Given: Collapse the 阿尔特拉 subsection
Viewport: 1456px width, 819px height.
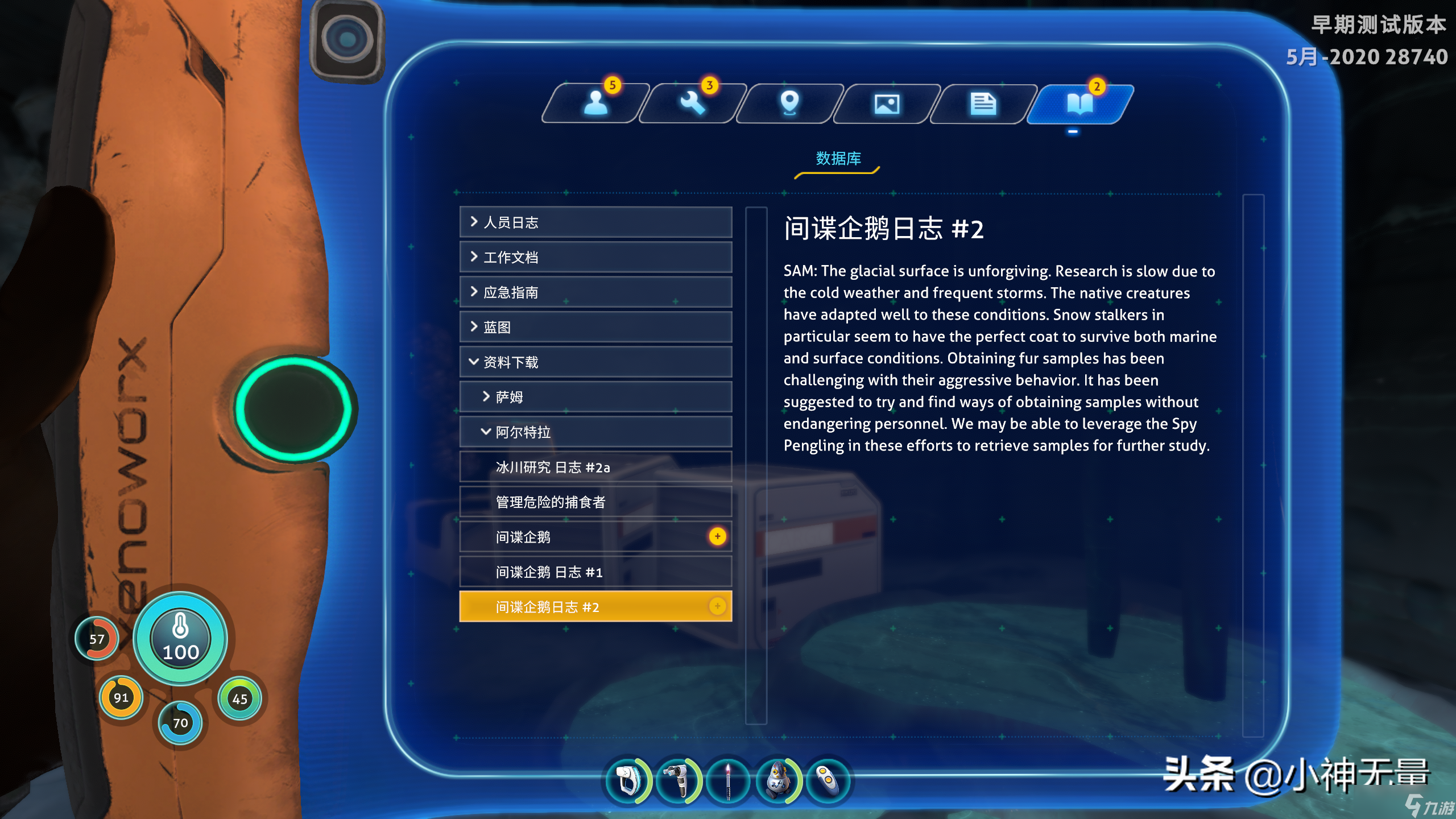Looking at the screenshot, I should click(x=595, y=432).
